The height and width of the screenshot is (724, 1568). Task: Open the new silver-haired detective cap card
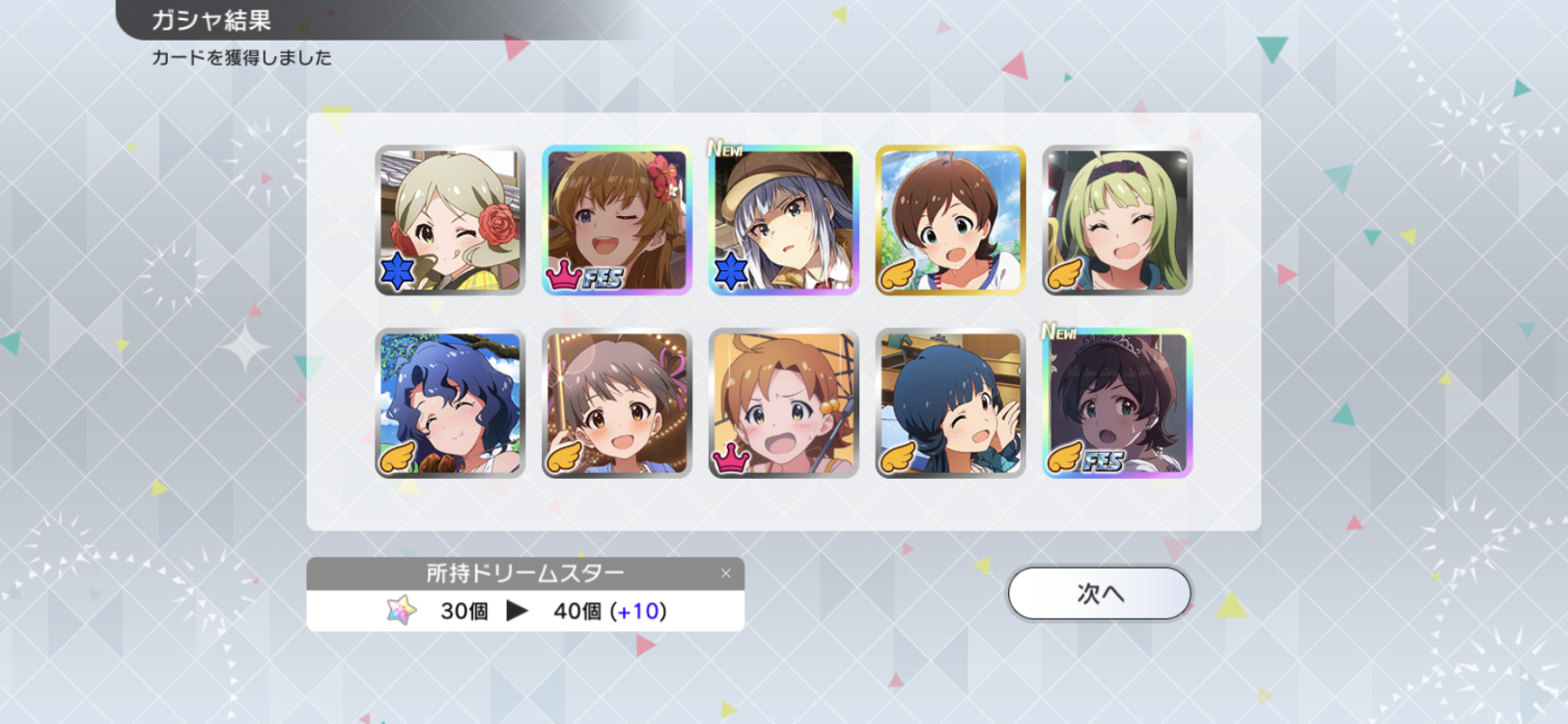[x=783, y=220]
